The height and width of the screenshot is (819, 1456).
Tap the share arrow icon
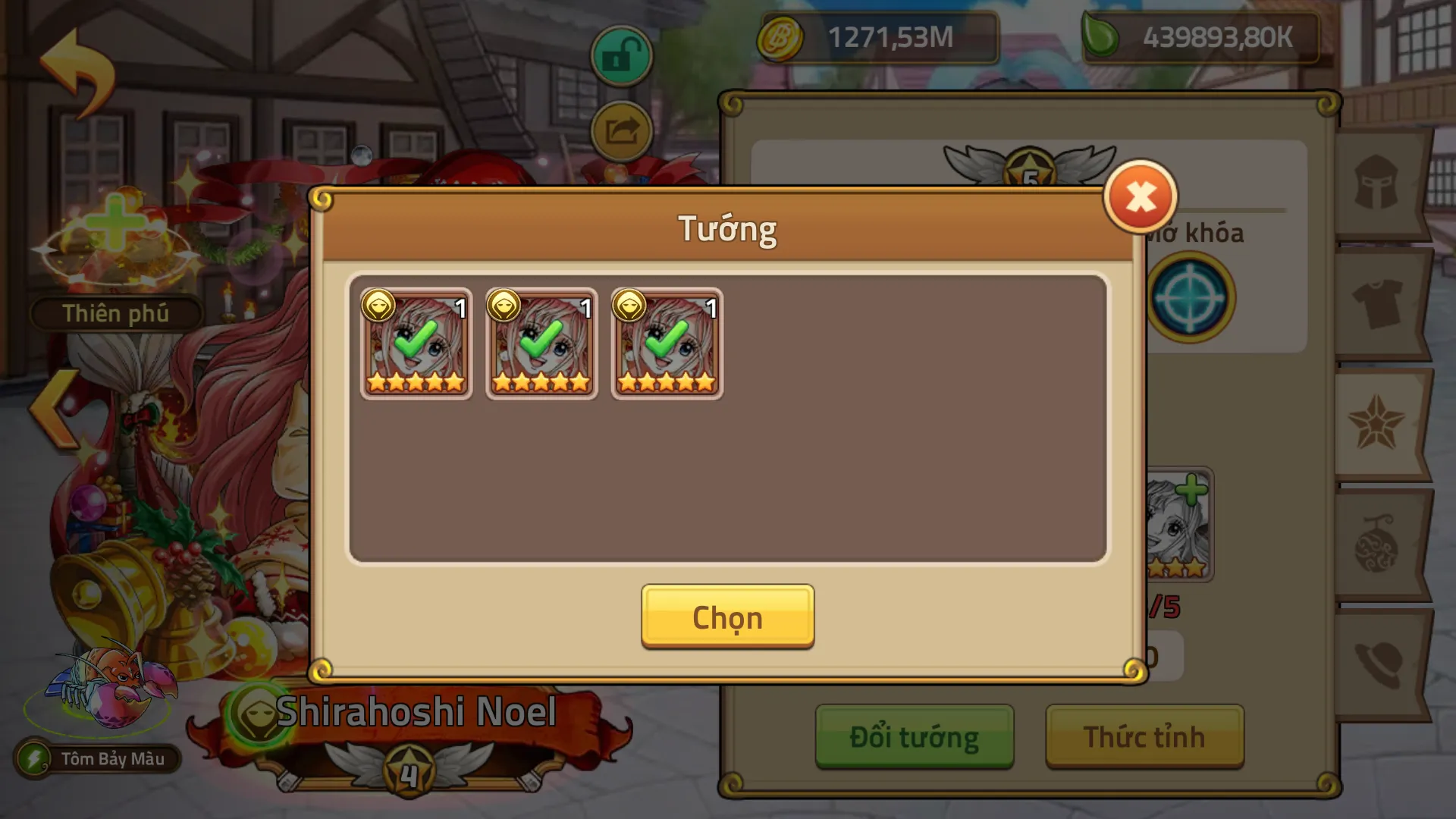tap(621, 131)
